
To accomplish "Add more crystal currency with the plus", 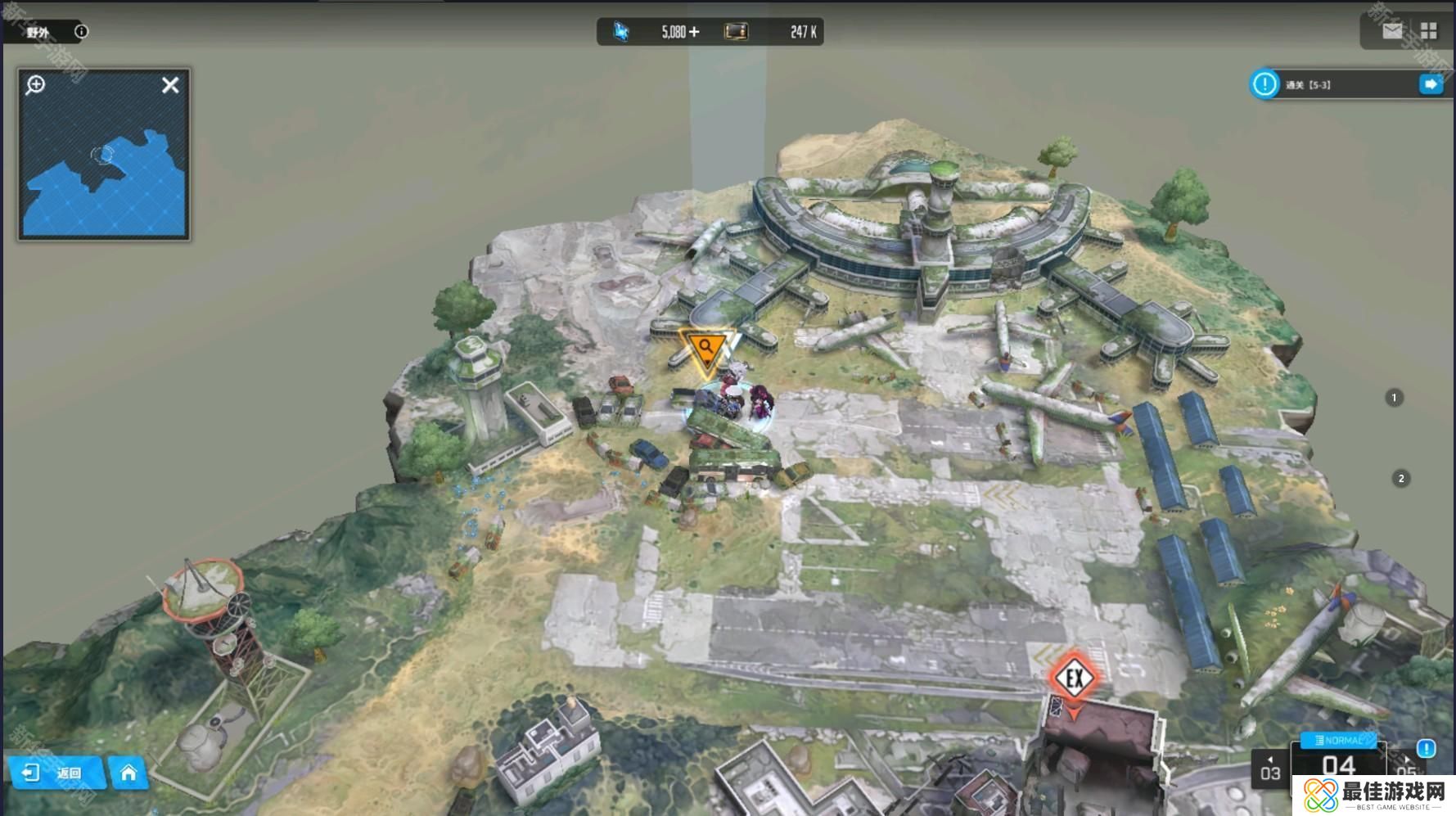I will pos(695,32).
